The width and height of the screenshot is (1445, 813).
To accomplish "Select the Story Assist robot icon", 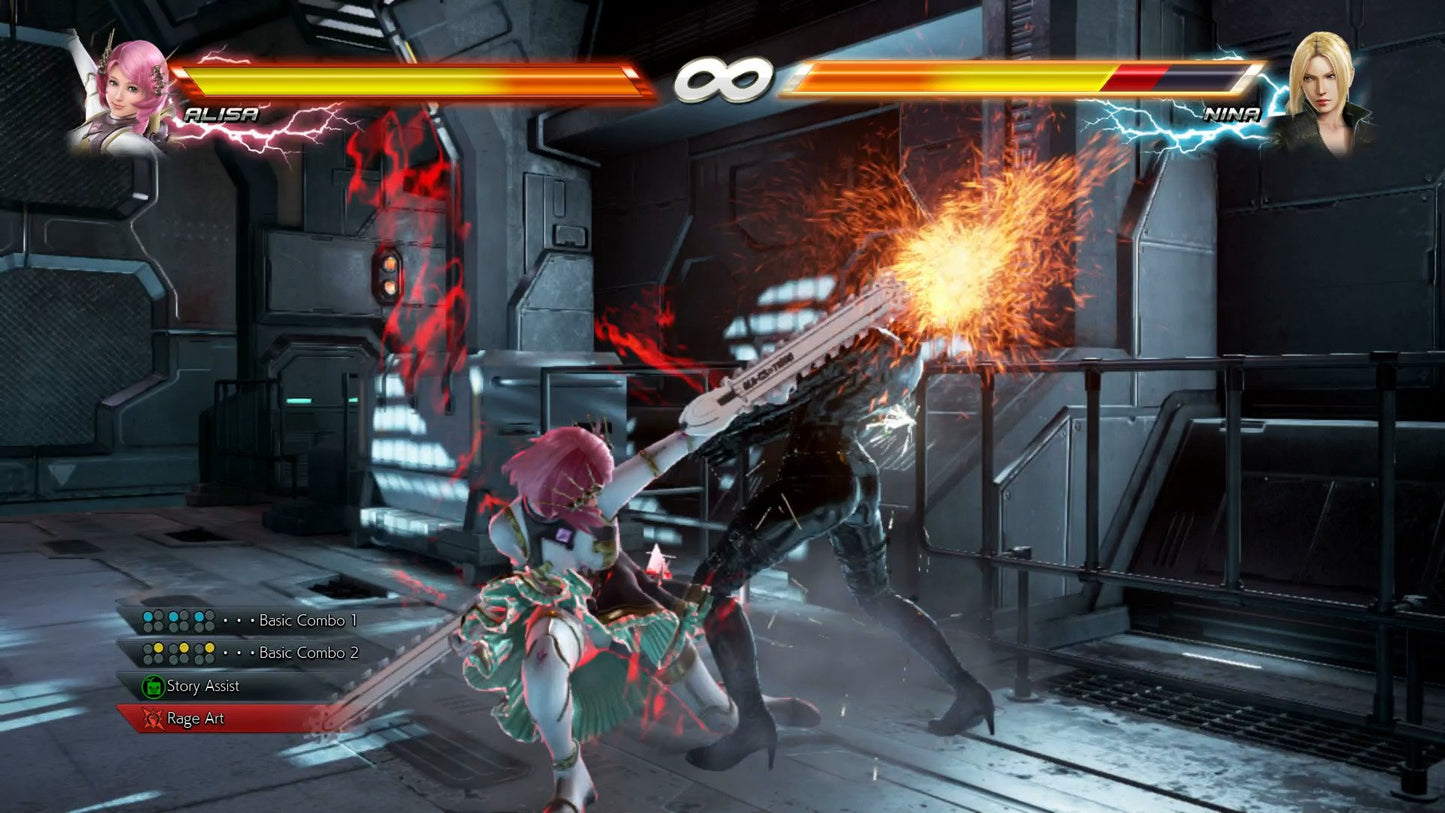I will pyautogui.click(x=152, y=685).
